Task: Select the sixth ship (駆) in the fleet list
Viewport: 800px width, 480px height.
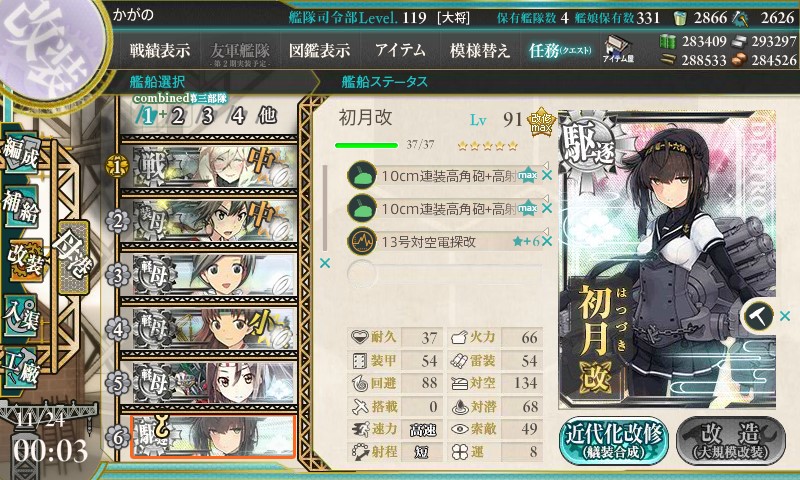Action: (208, 434)
